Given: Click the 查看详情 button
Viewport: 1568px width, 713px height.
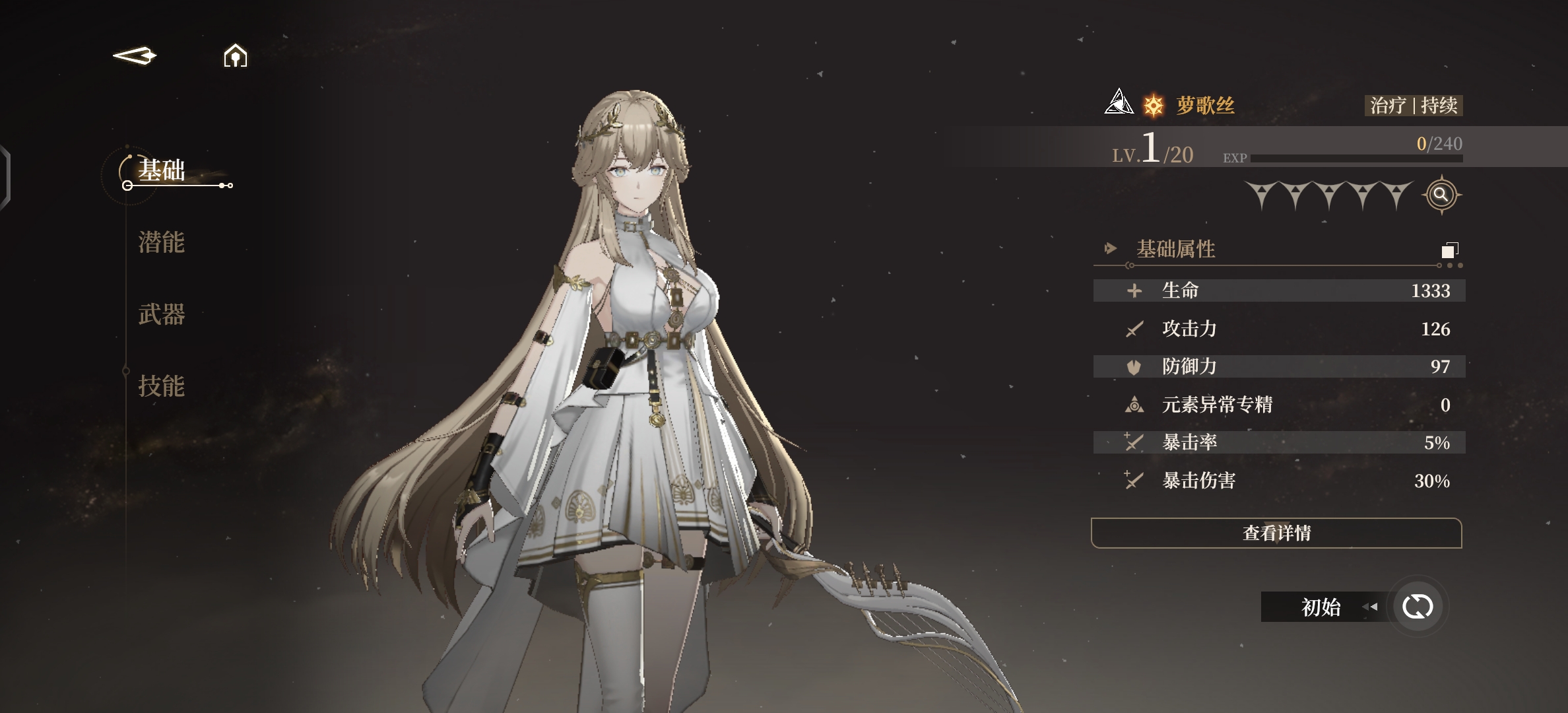Looking at the screenshot, I should point(1276,533).
